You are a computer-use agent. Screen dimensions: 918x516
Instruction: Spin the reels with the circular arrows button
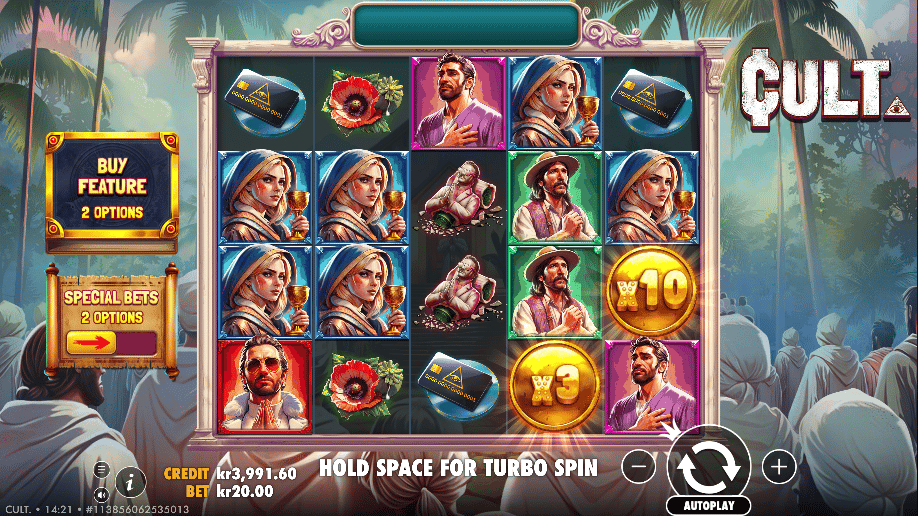coord(709,463)
